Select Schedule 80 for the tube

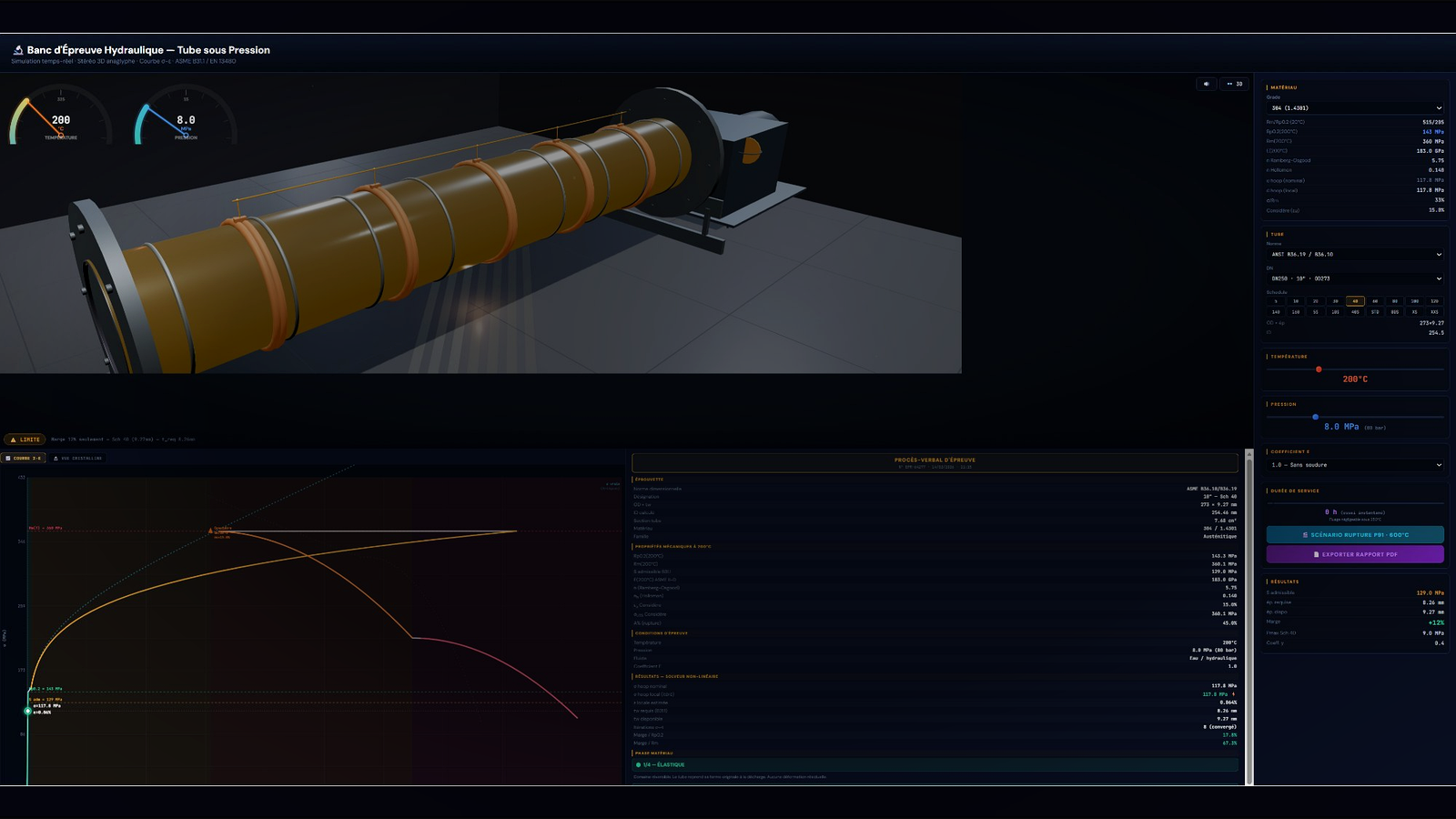coord(1395,300)
